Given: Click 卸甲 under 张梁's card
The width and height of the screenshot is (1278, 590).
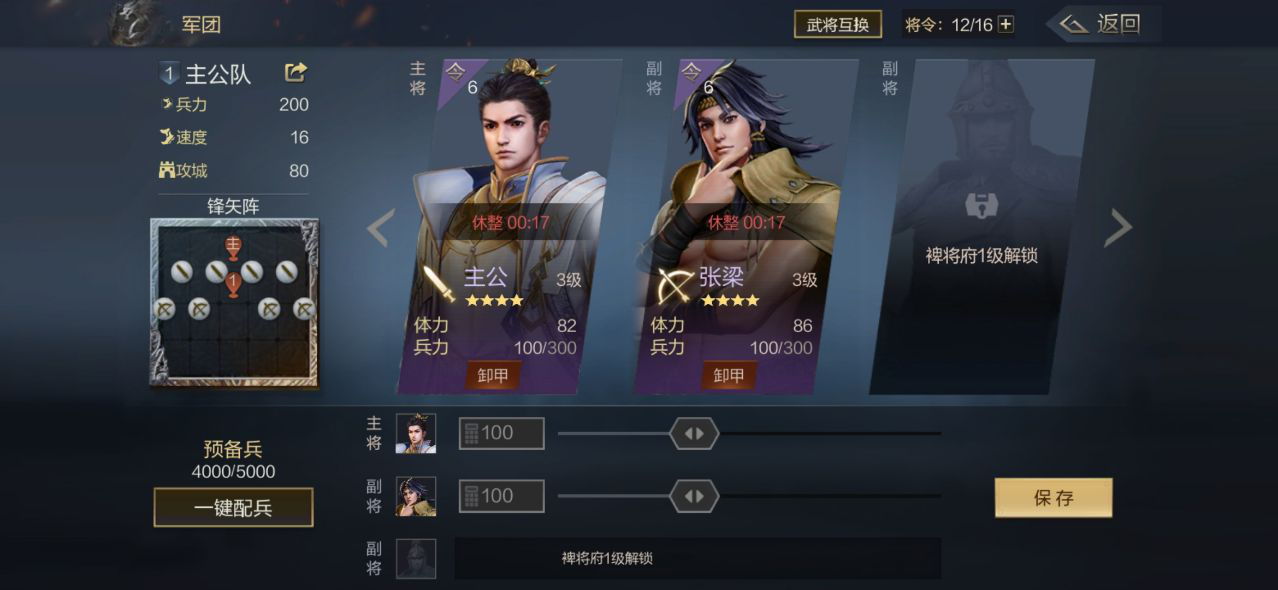Looking at the screenshot, I should click(728, 375).
